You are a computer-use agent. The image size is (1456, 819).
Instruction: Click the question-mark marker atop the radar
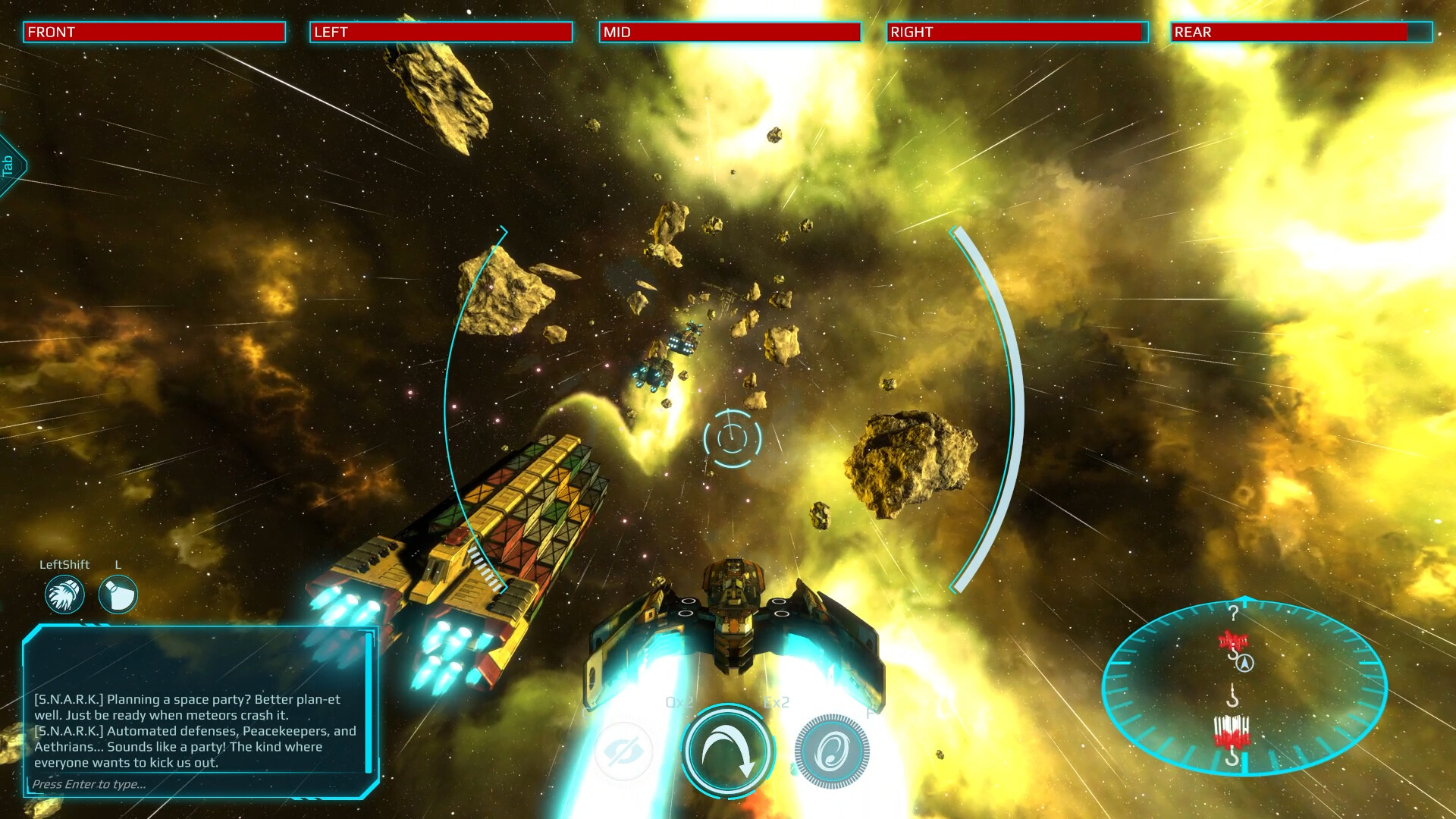click(1234, 614)
